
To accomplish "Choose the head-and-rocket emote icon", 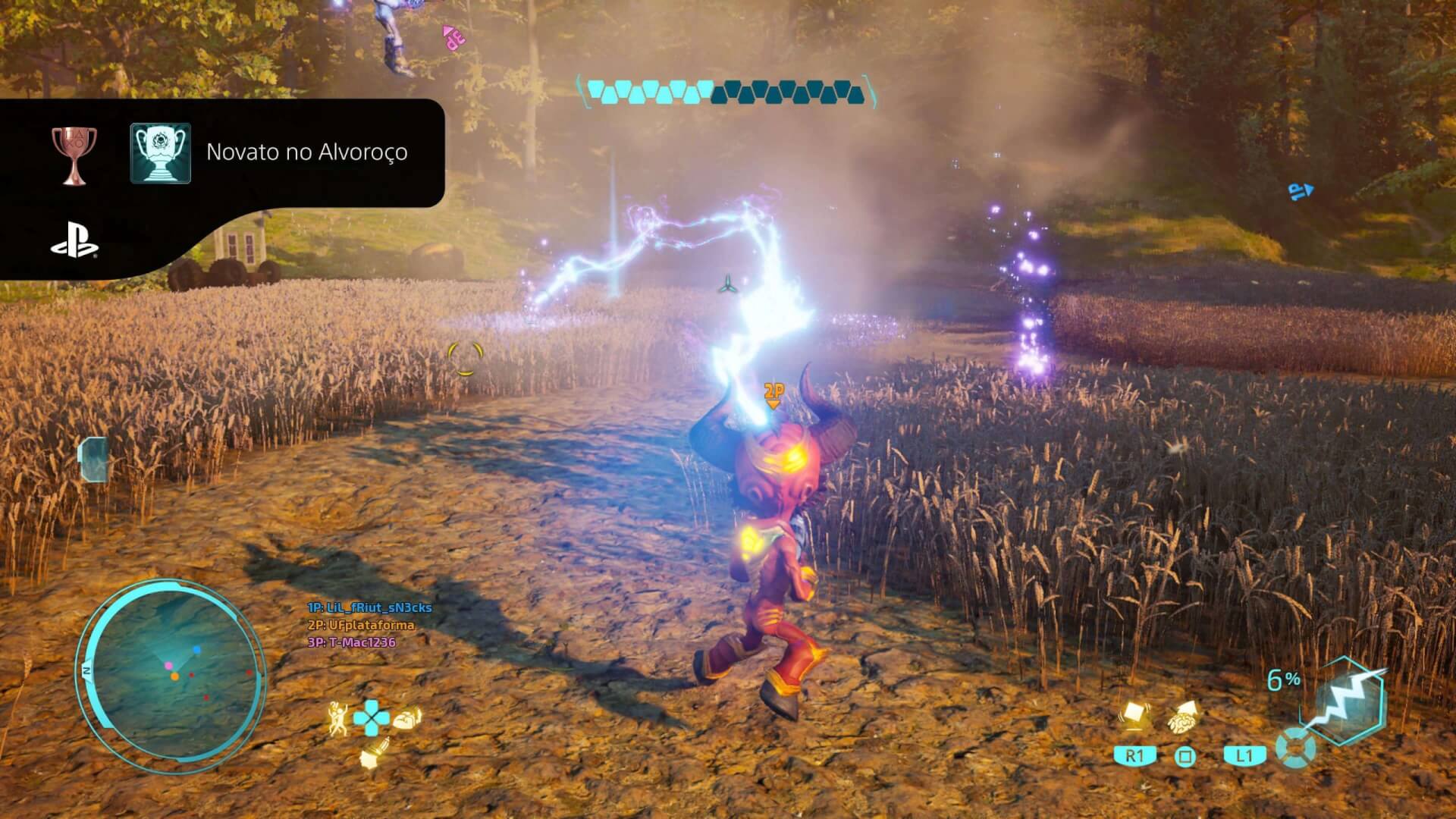I will (x=373, y=752).
